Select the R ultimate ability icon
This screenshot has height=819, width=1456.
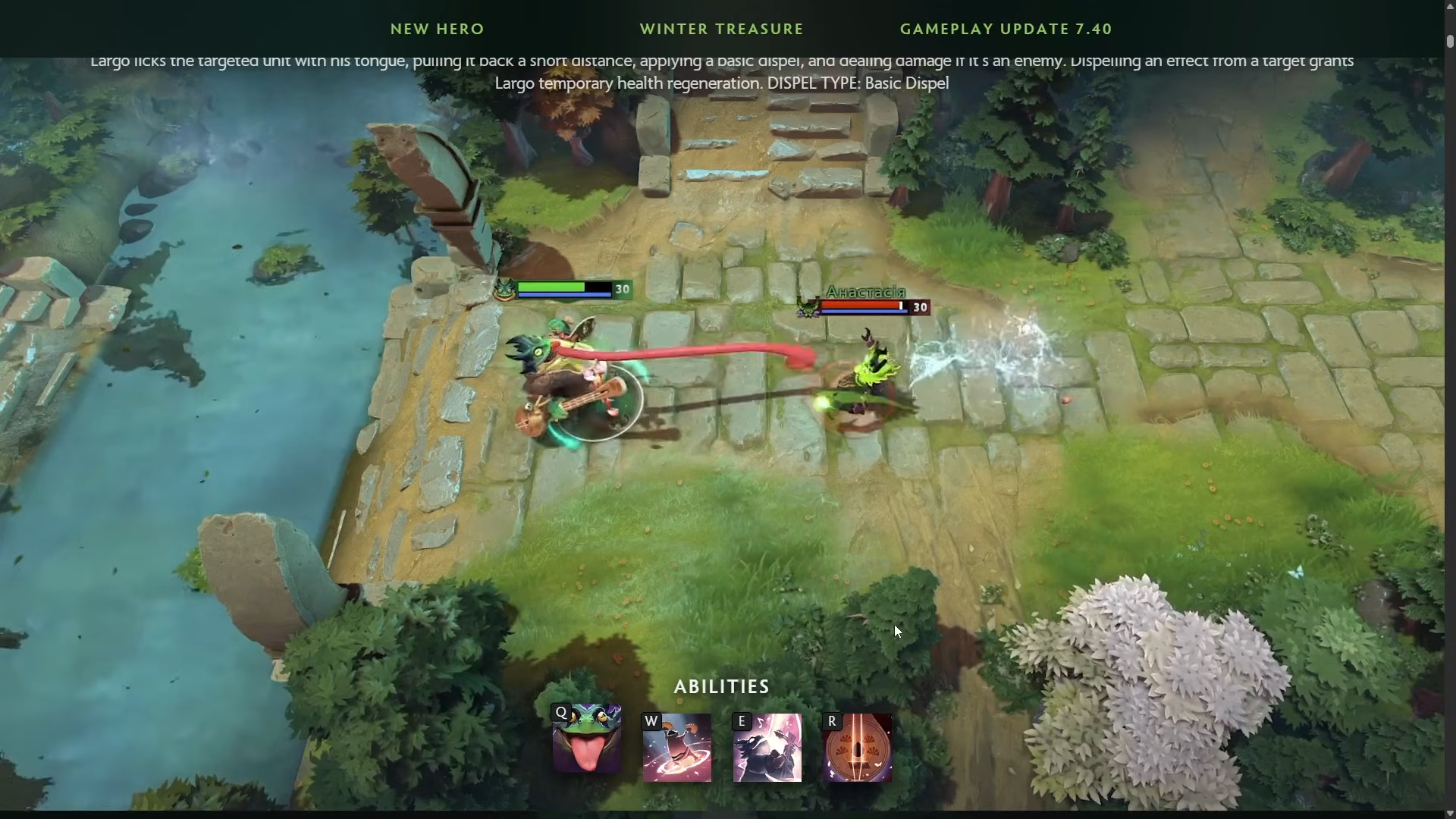pyautogui.click(x=857, y=747)
